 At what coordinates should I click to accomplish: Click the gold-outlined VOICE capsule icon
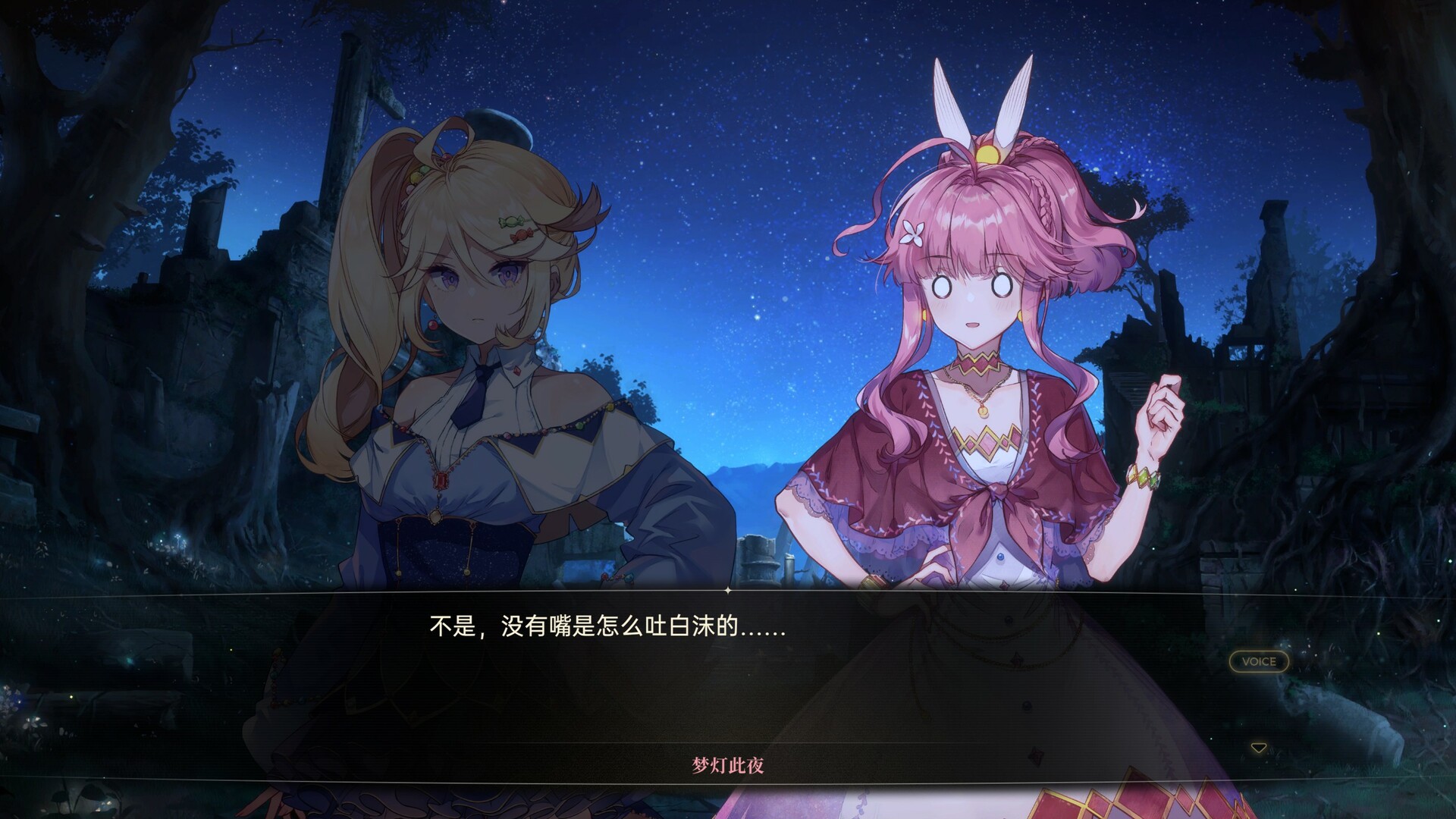1258,662
